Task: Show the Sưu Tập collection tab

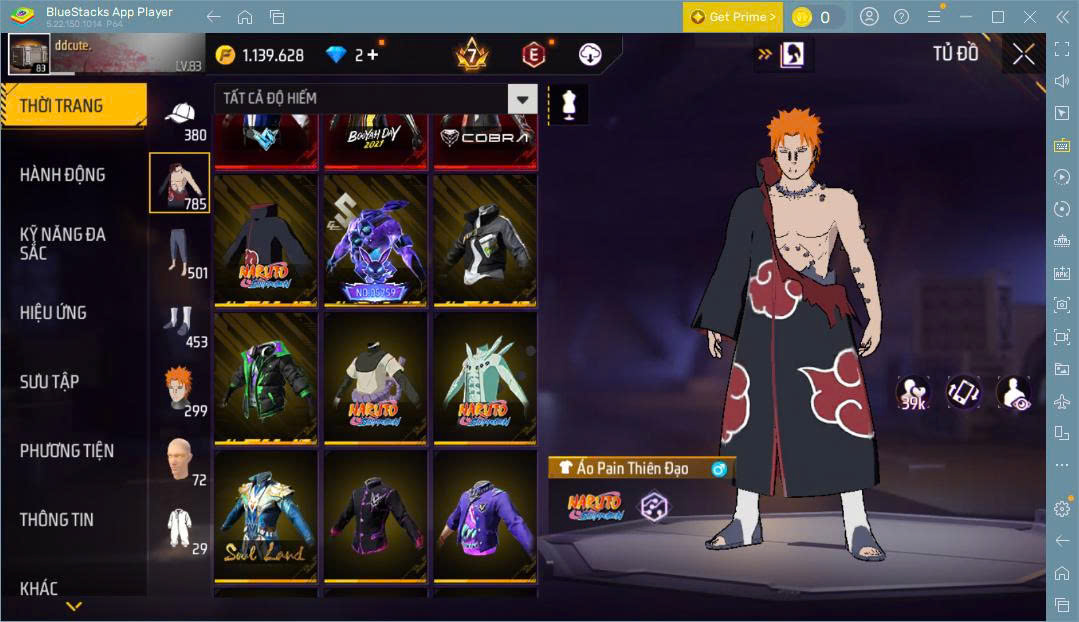Action: pyautogui.click(x=49, y=382)
